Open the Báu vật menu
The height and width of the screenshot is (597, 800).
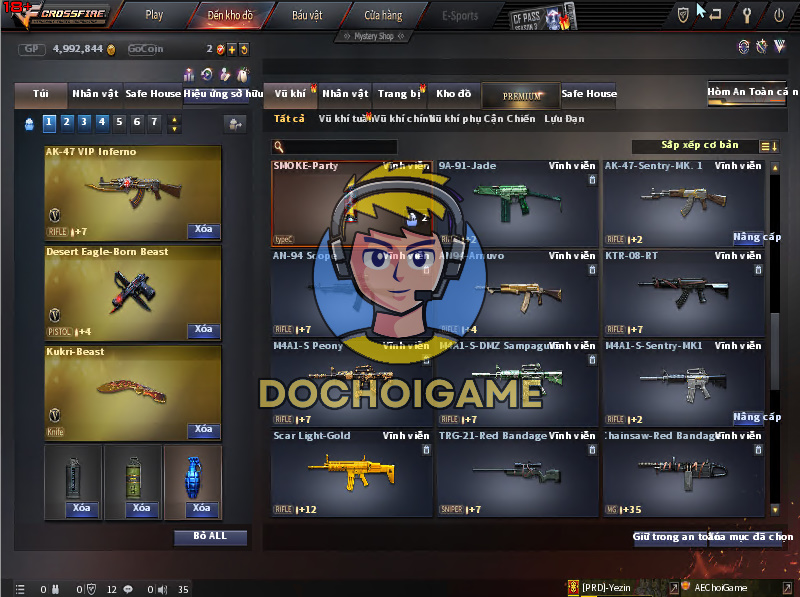(x=306, y=15)
